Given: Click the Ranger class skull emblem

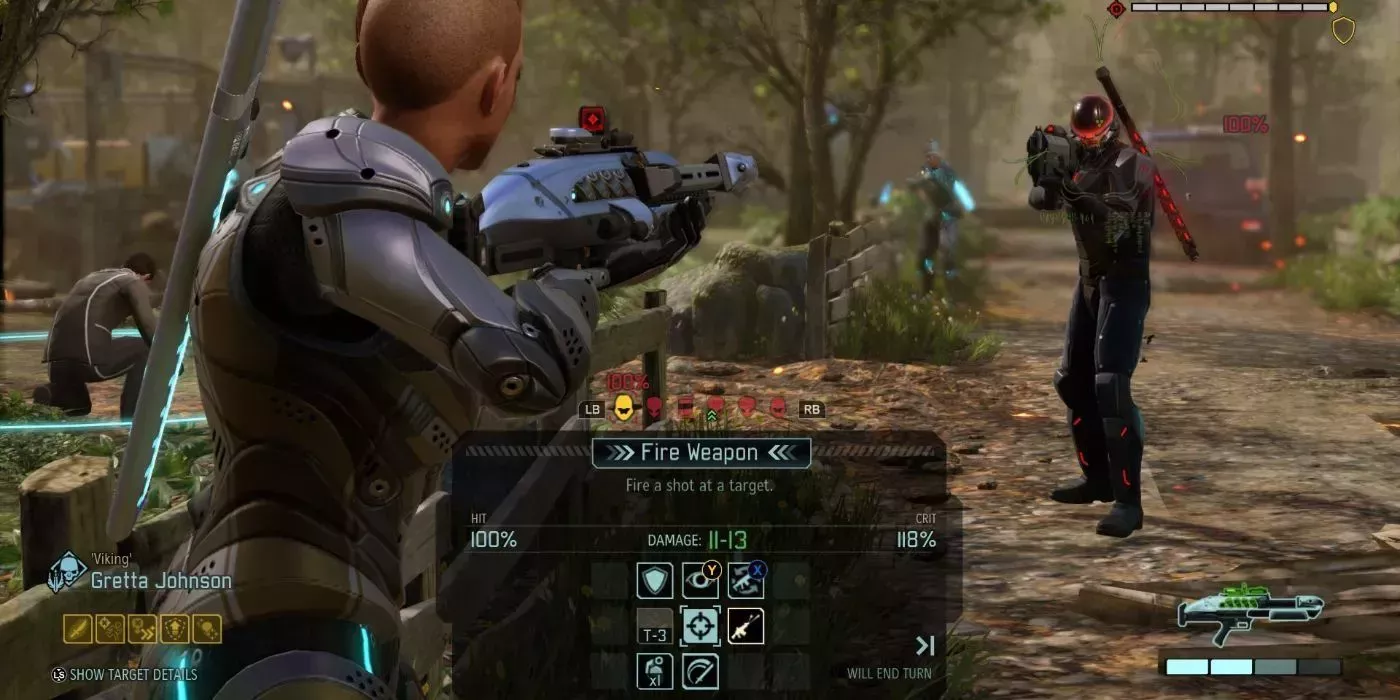Looking at the screenshot, I should (68, 572).
